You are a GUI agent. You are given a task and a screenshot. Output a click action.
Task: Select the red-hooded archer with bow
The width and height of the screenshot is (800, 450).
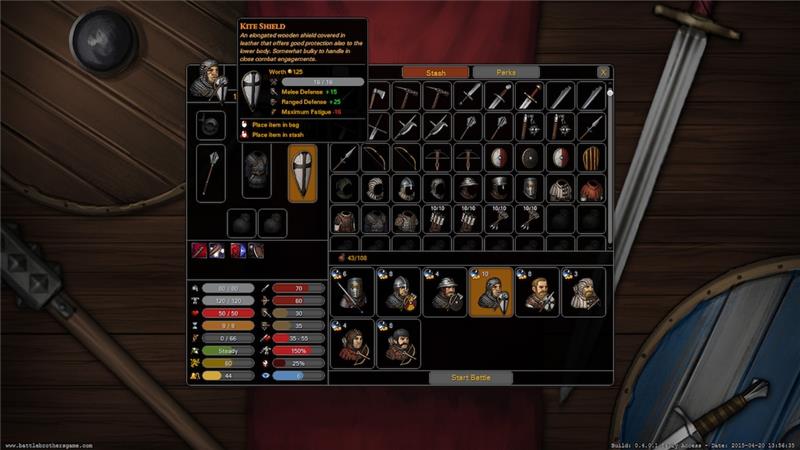point(350,342)
